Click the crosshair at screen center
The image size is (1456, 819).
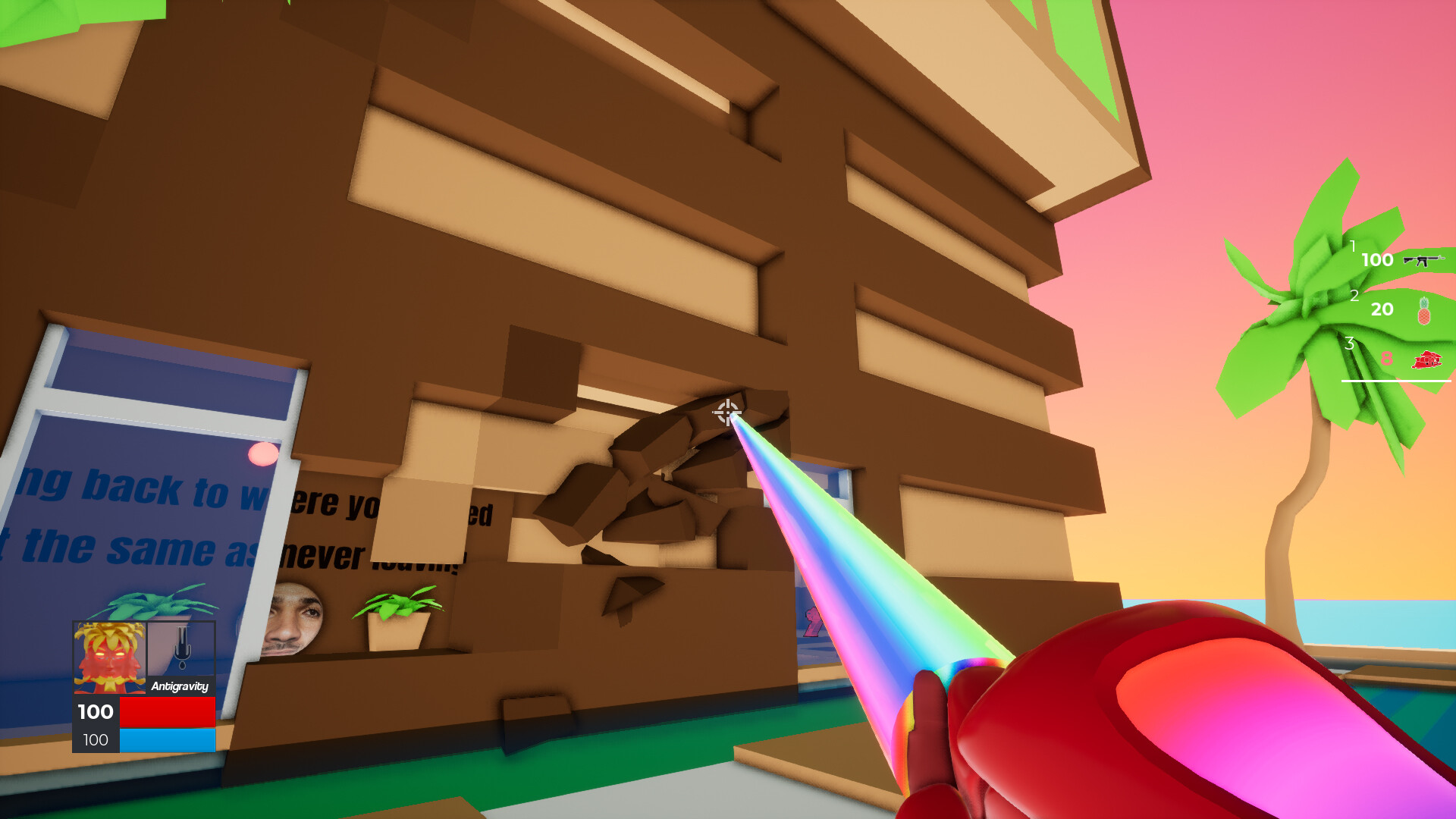tap(726, 412)
